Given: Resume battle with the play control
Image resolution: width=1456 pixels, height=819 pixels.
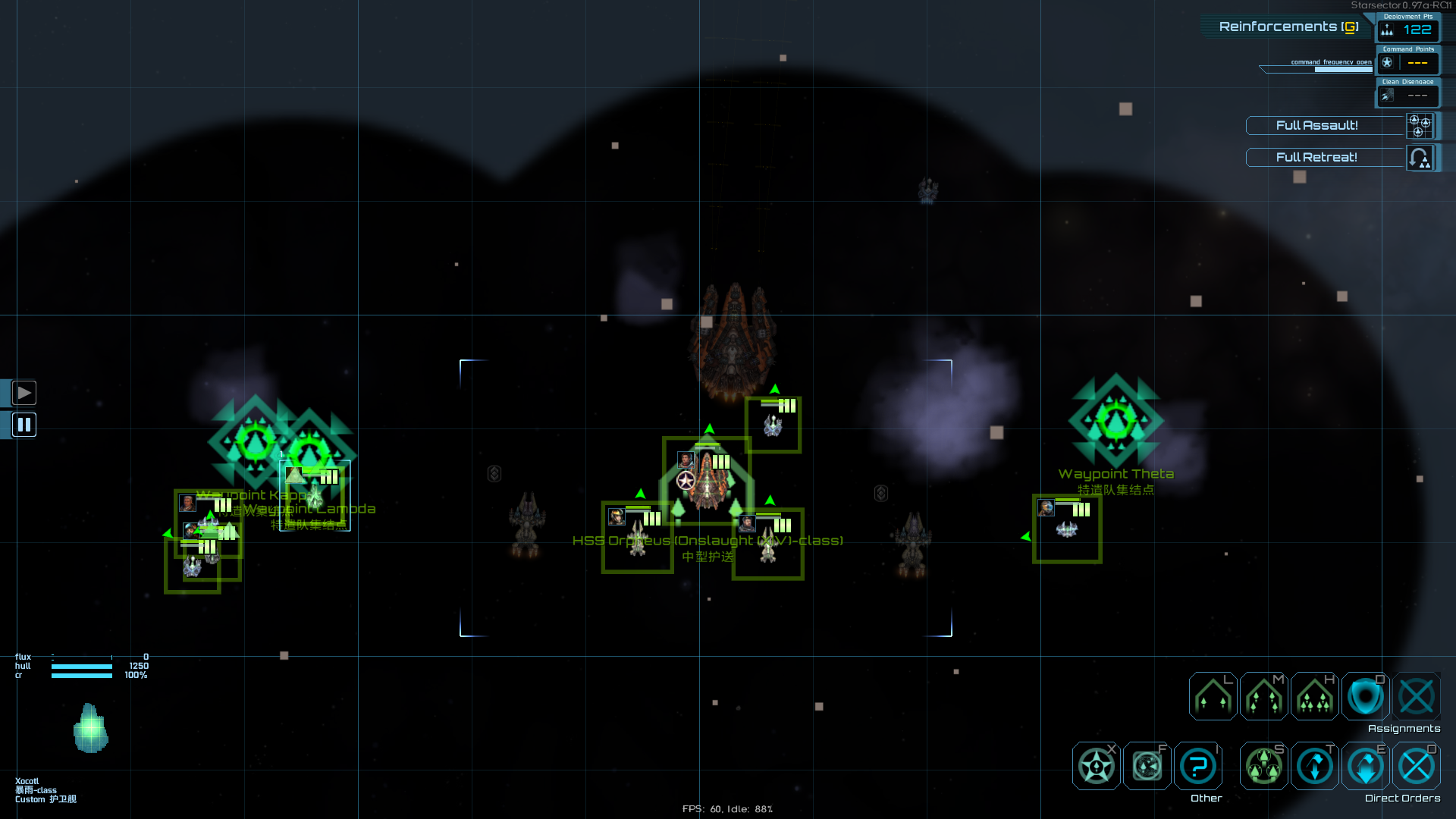Looking at the screenshot, I should click(x=24, y=392).
